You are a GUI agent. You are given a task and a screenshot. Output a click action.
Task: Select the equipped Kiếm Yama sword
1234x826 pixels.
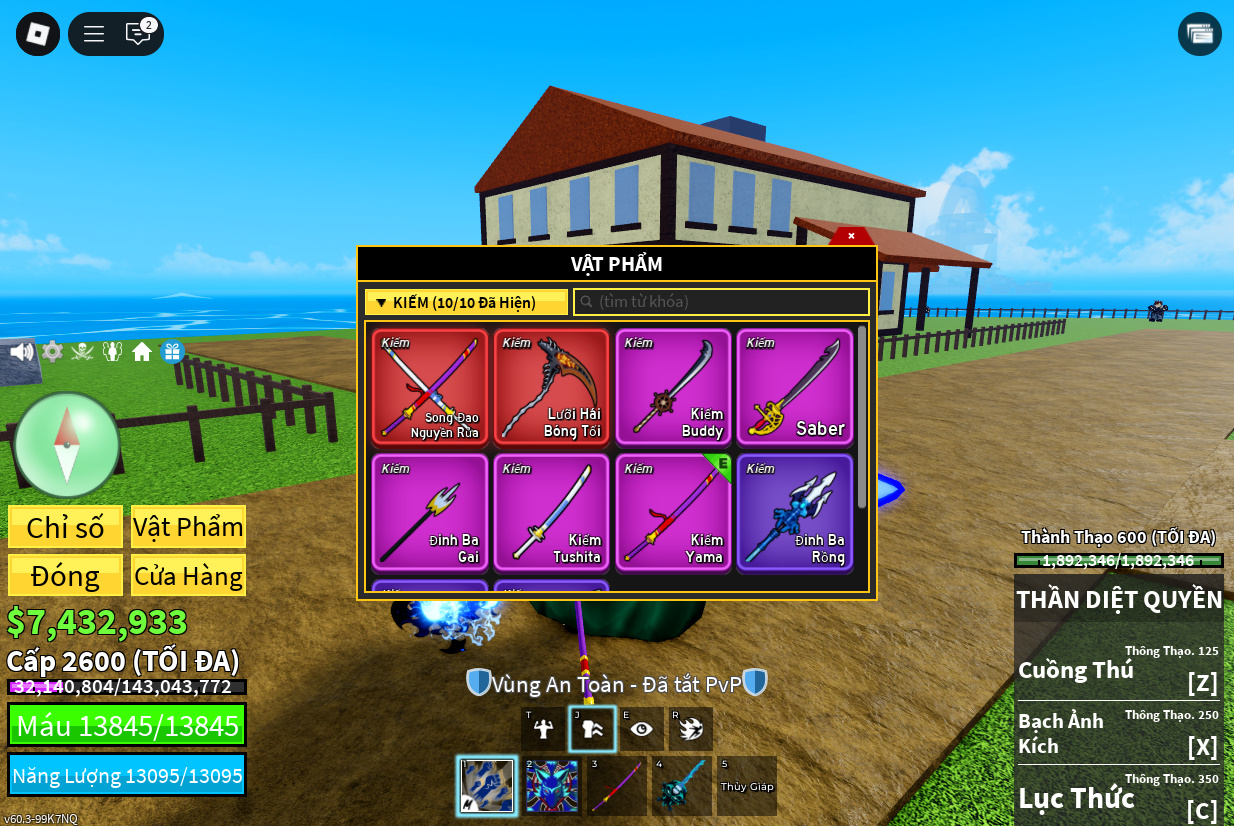coord(674,513)
